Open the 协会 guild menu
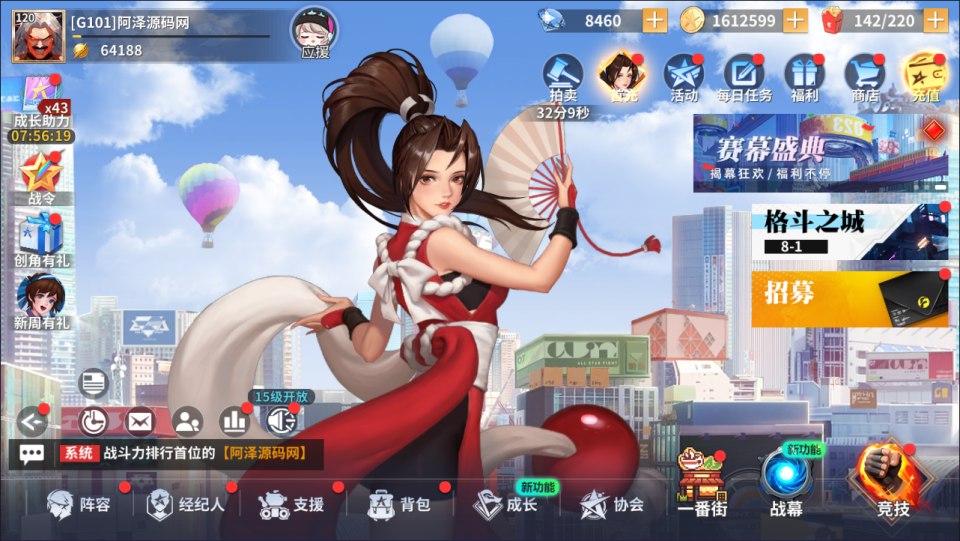This screenshot has width=960, height=541. coord(612,504)
